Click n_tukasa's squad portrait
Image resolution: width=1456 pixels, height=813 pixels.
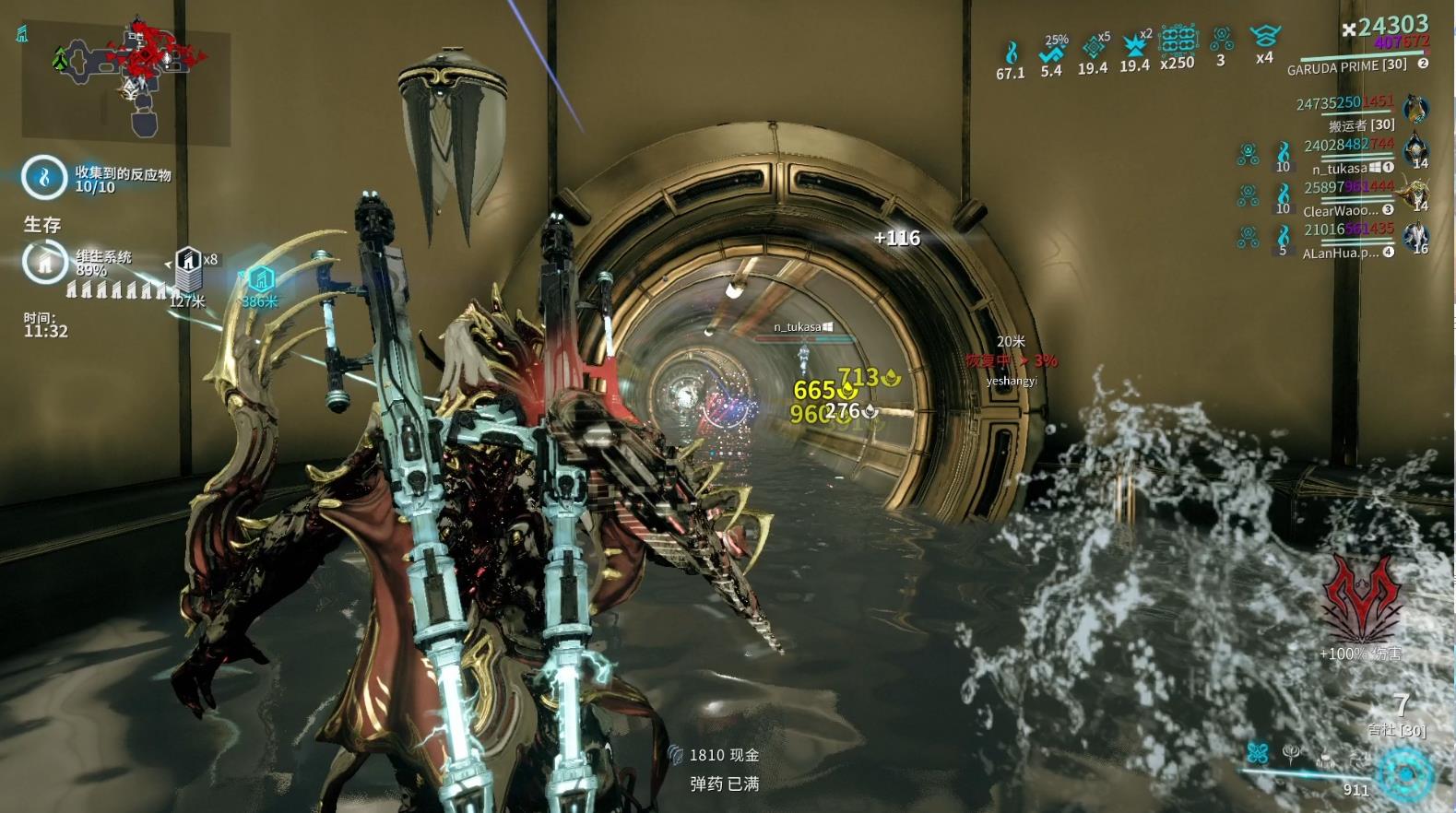[x=1415, y=149]
